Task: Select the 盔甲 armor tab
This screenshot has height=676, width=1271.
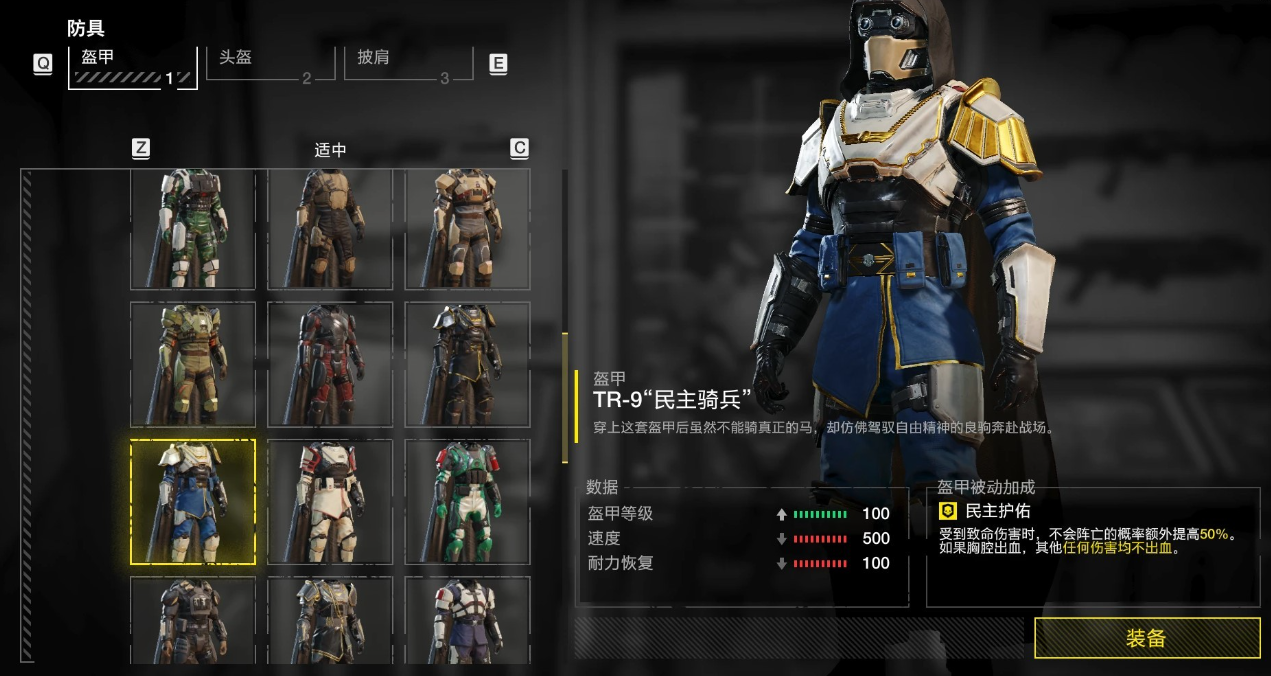Action: pyautogui.click(x=132, y=65)
